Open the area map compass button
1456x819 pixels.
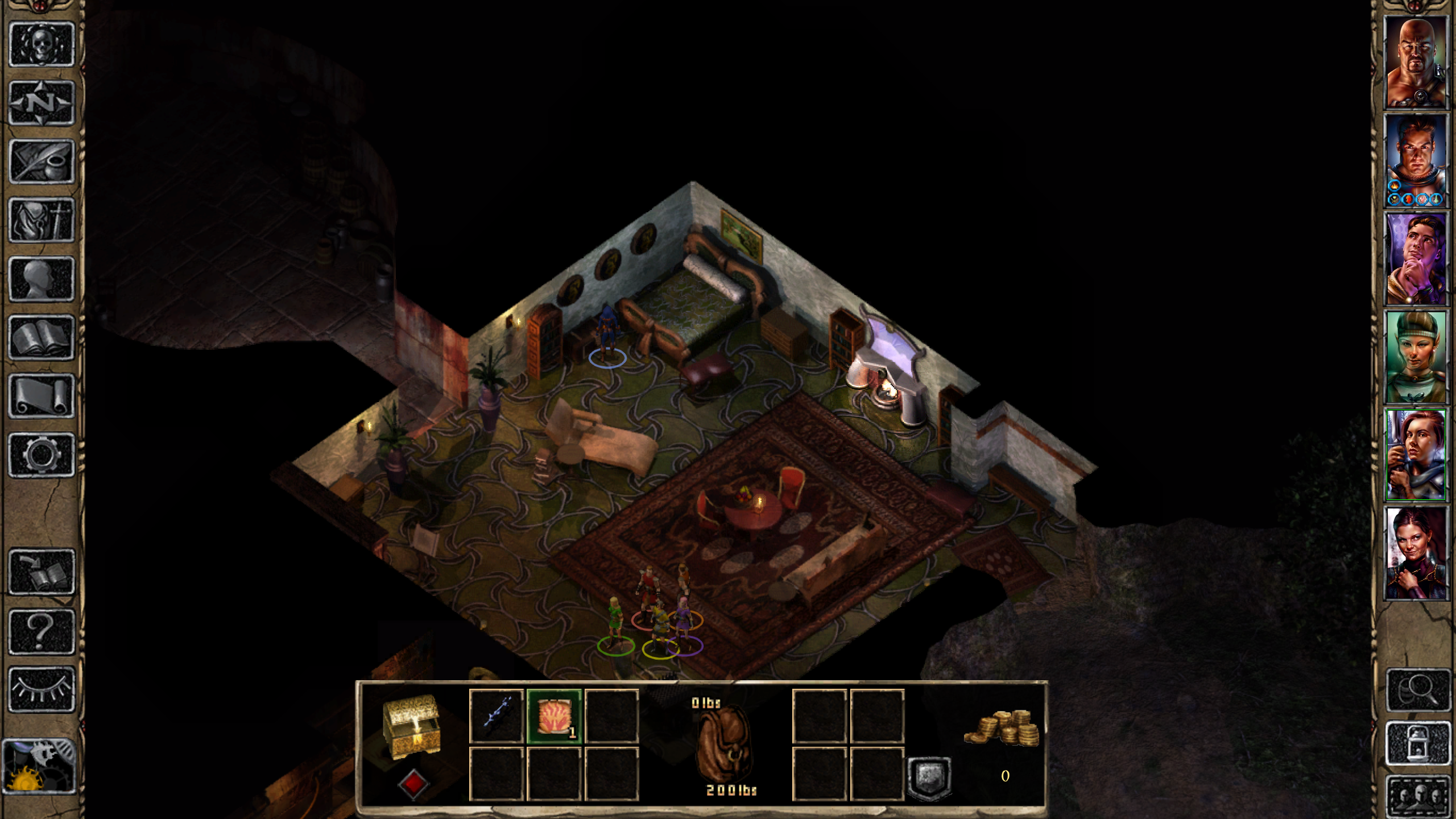42,103
